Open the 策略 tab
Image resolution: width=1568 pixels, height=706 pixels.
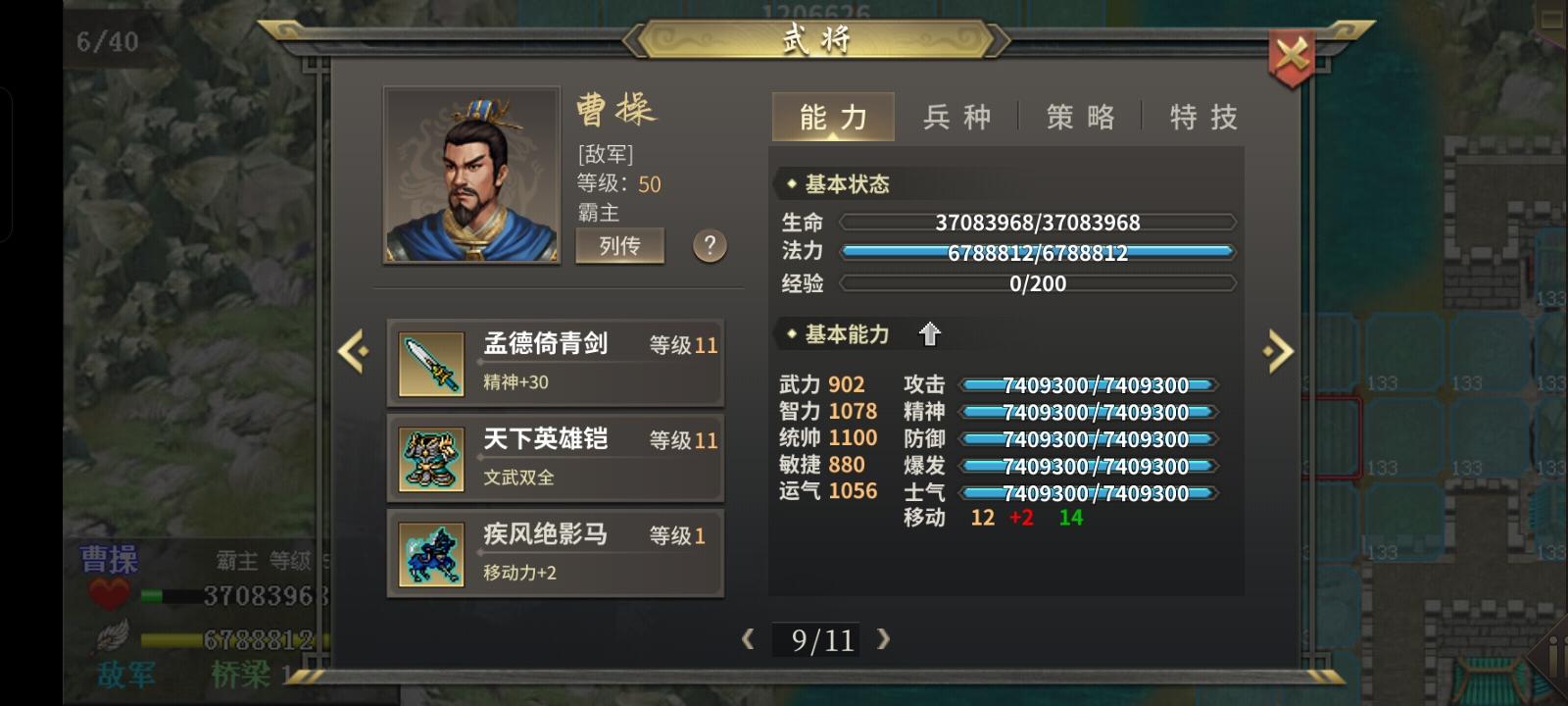[1081, 117]
